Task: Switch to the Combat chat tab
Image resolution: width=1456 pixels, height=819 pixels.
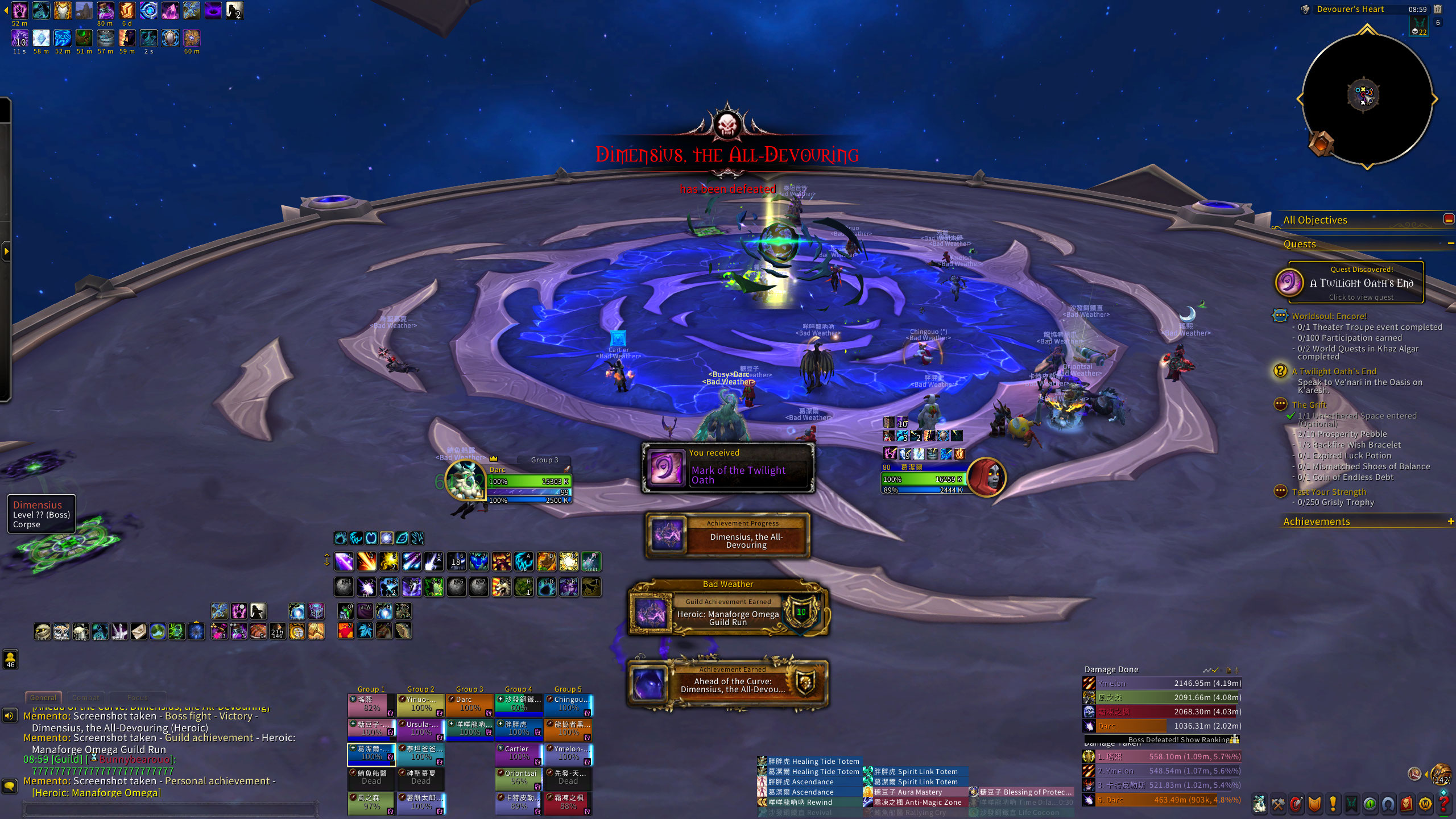Action: 85,697
